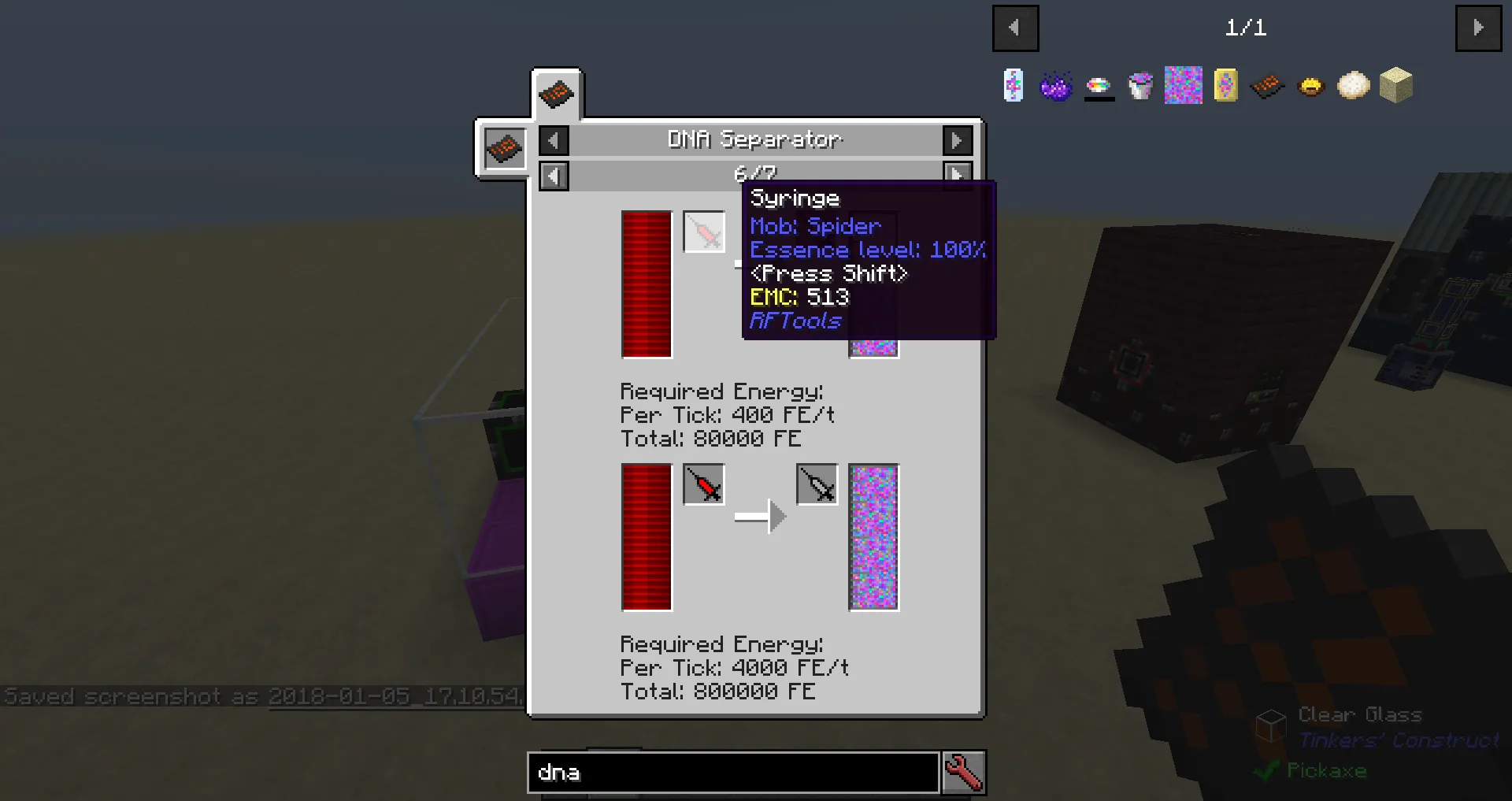The width and height of the screenshot is (1512, 801).
Task: Click the right arrow beside DNA Separator title
Action: [957, 139]
